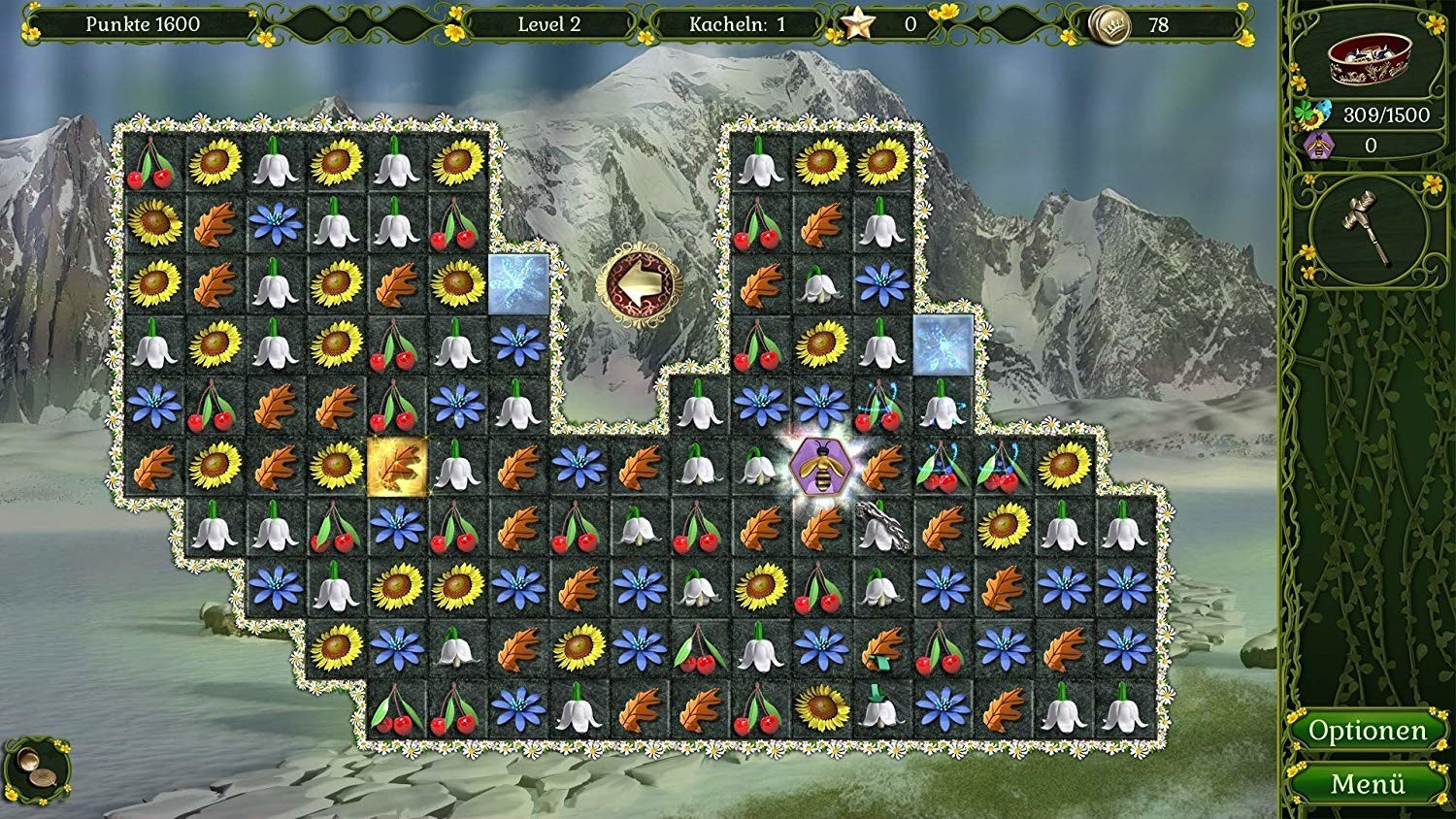Click the bee hexagon bonus tile
The width and height of the screenshot is (1456, 819).
(x=819, y=467)
